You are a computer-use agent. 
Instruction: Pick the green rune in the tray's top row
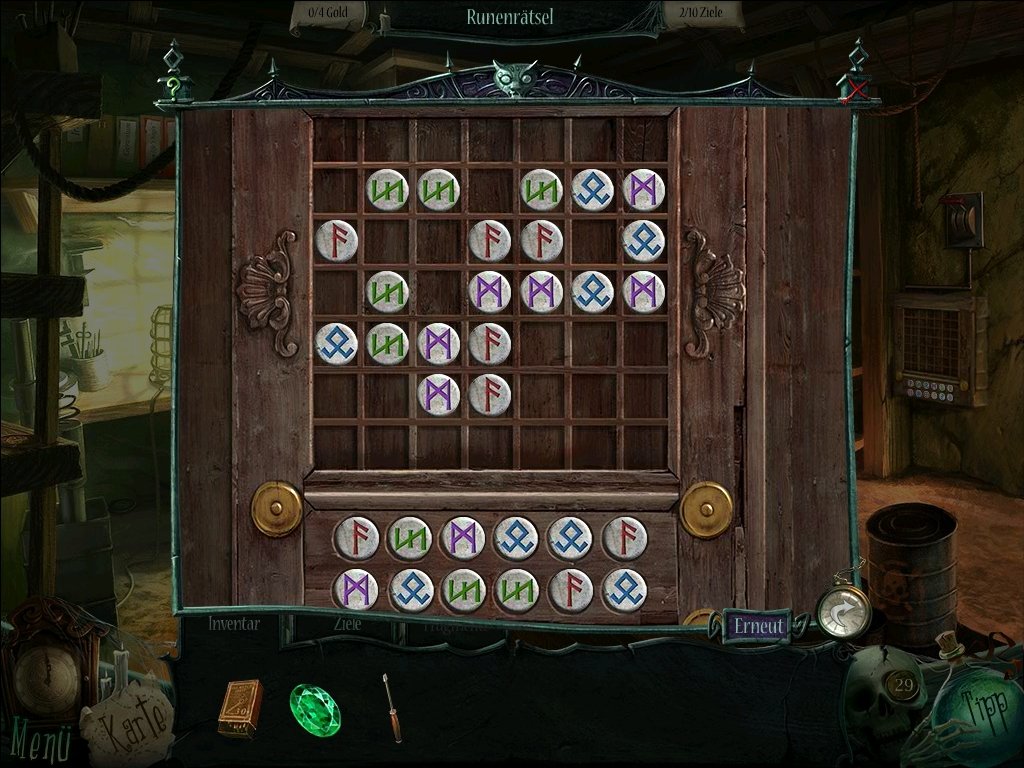[x=408, y=538]
